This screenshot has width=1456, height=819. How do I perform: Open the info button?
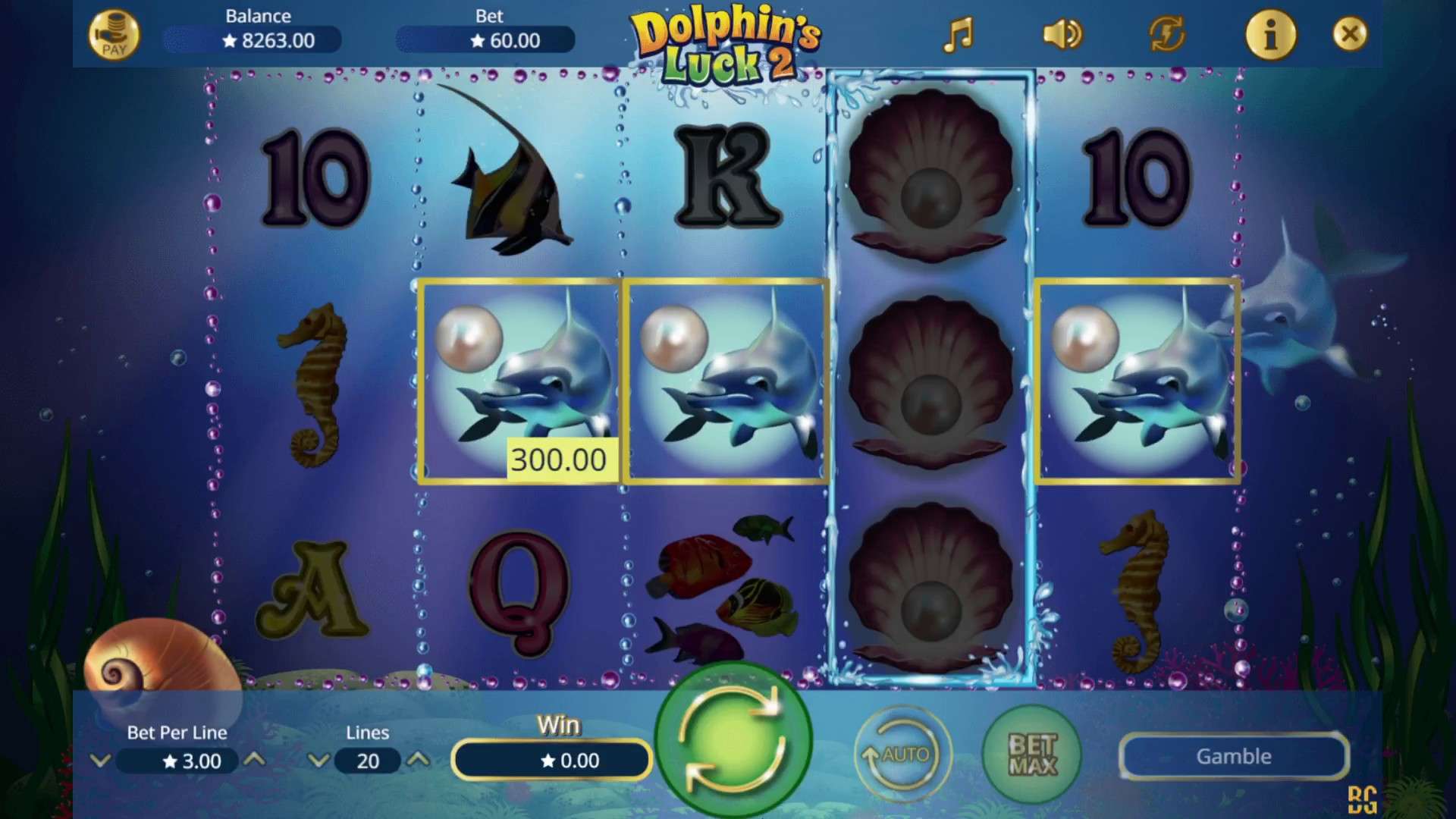coord(1271,35)
